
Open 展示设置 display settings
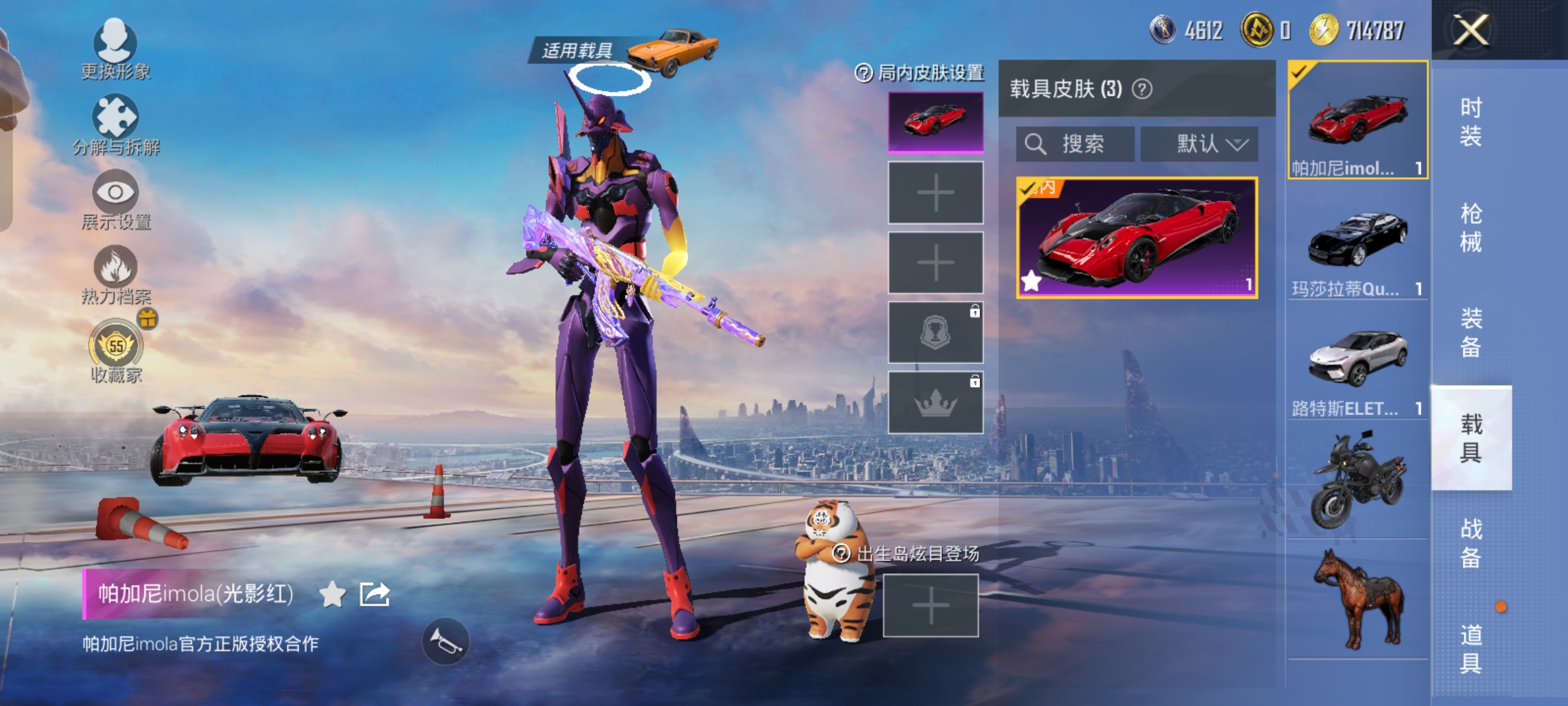click(116, 199)
